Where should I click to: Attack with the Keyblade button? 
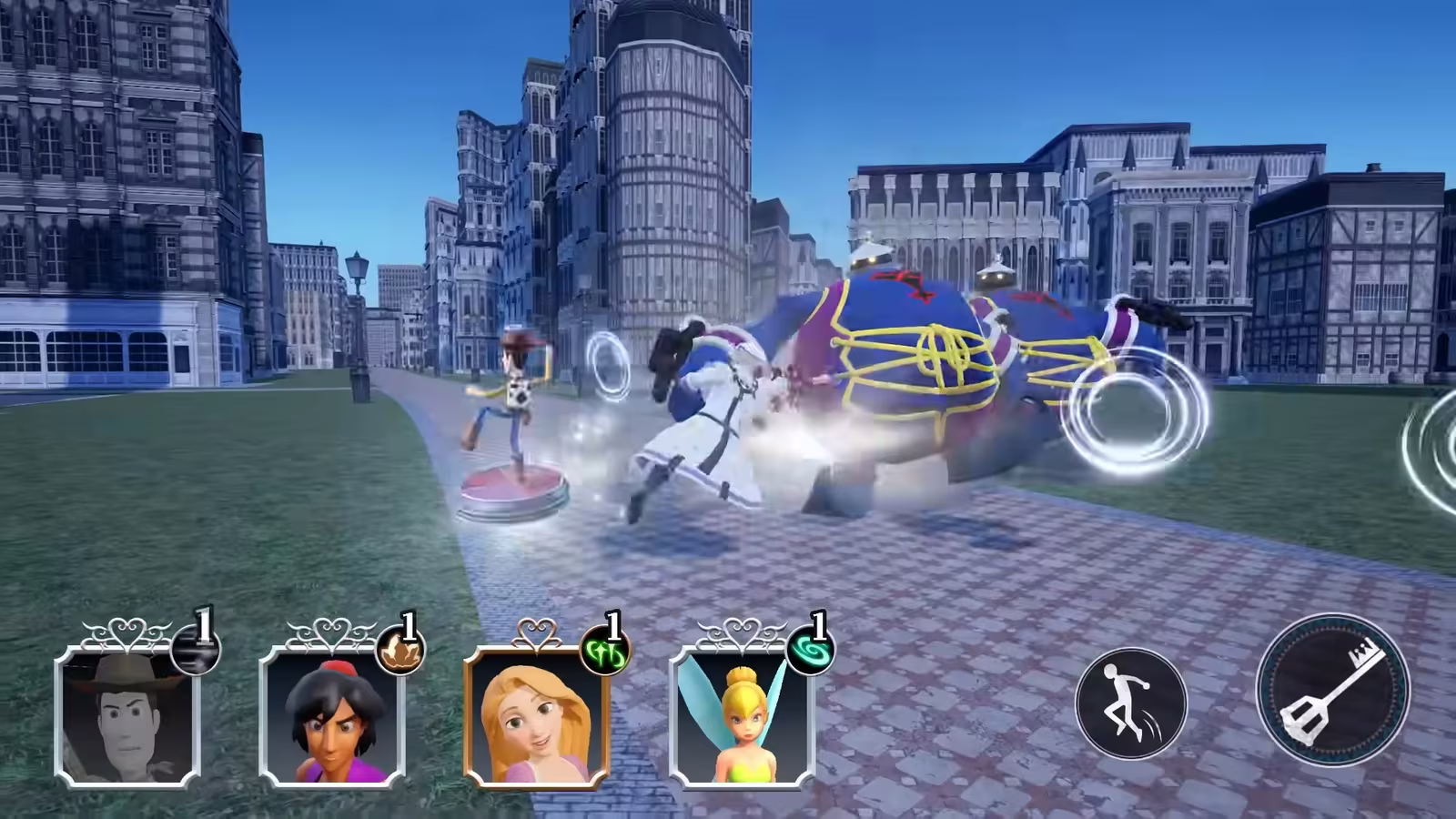tap(1333, 690)
